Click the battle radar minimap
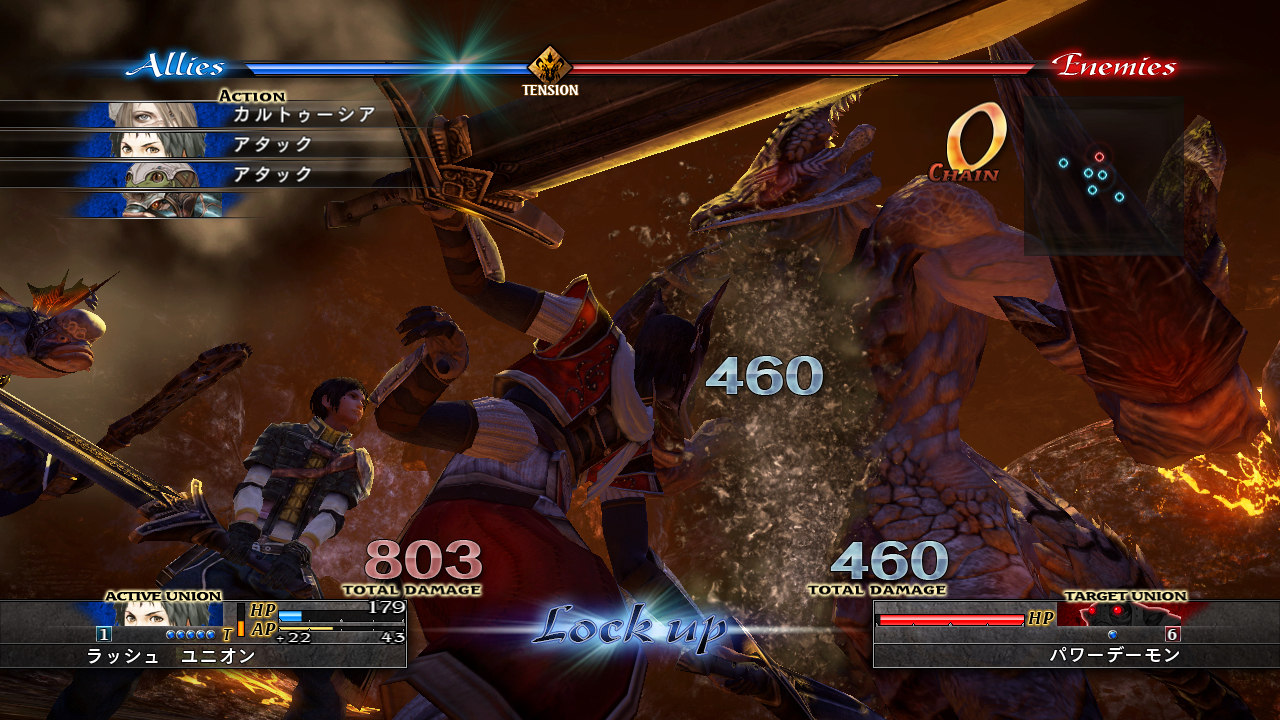This screenshot has height=720, width=1280. (x=1103, y=176)
